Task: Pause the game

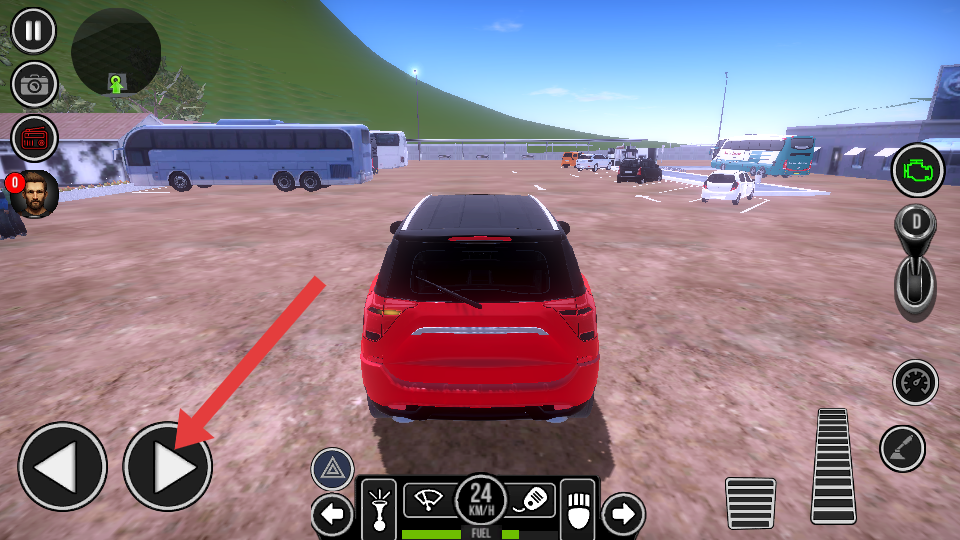Action: click(x=33, y=31)
